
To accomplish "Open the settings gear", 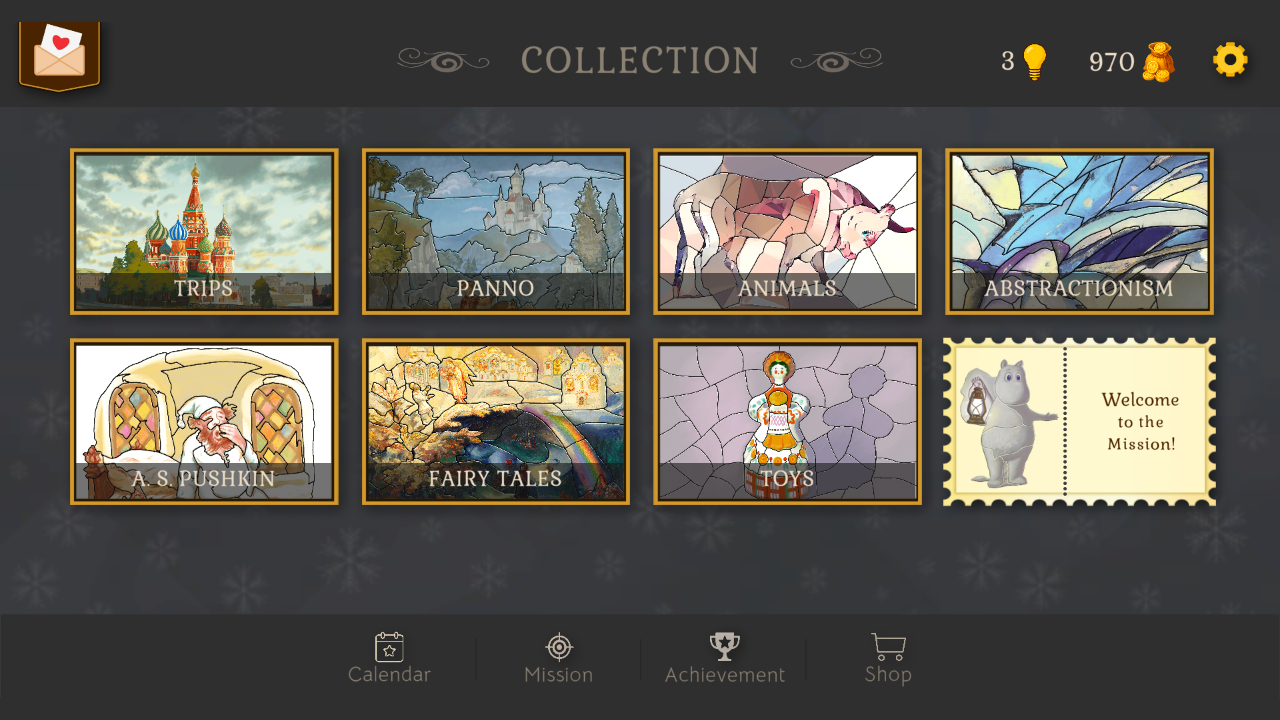I will point(1229,60).
